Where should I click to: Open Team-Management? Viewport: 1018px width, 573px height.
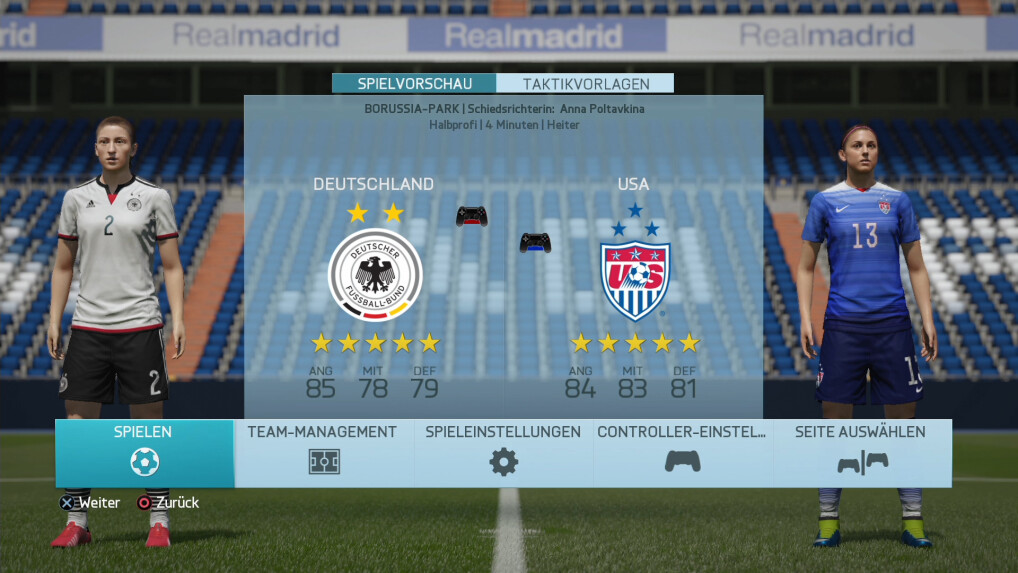pos(323,452)
